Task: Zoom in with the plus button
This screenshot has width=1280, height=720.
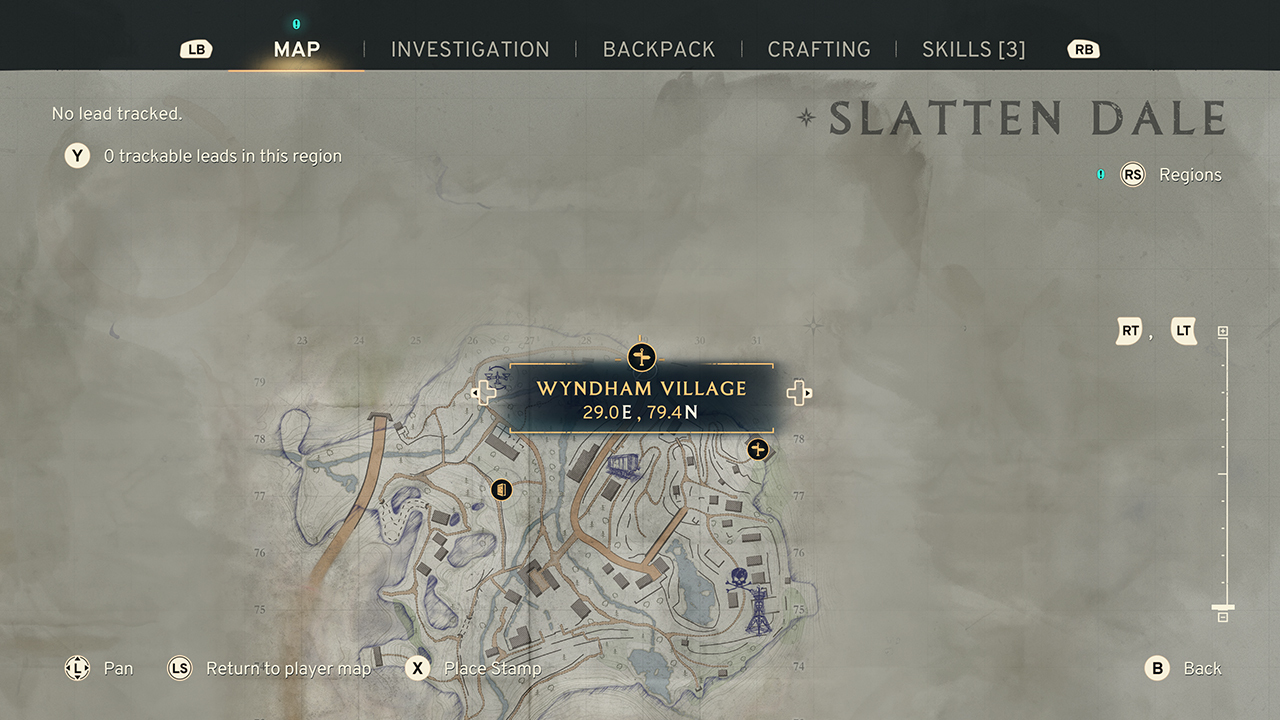Action: (1222, 332)
